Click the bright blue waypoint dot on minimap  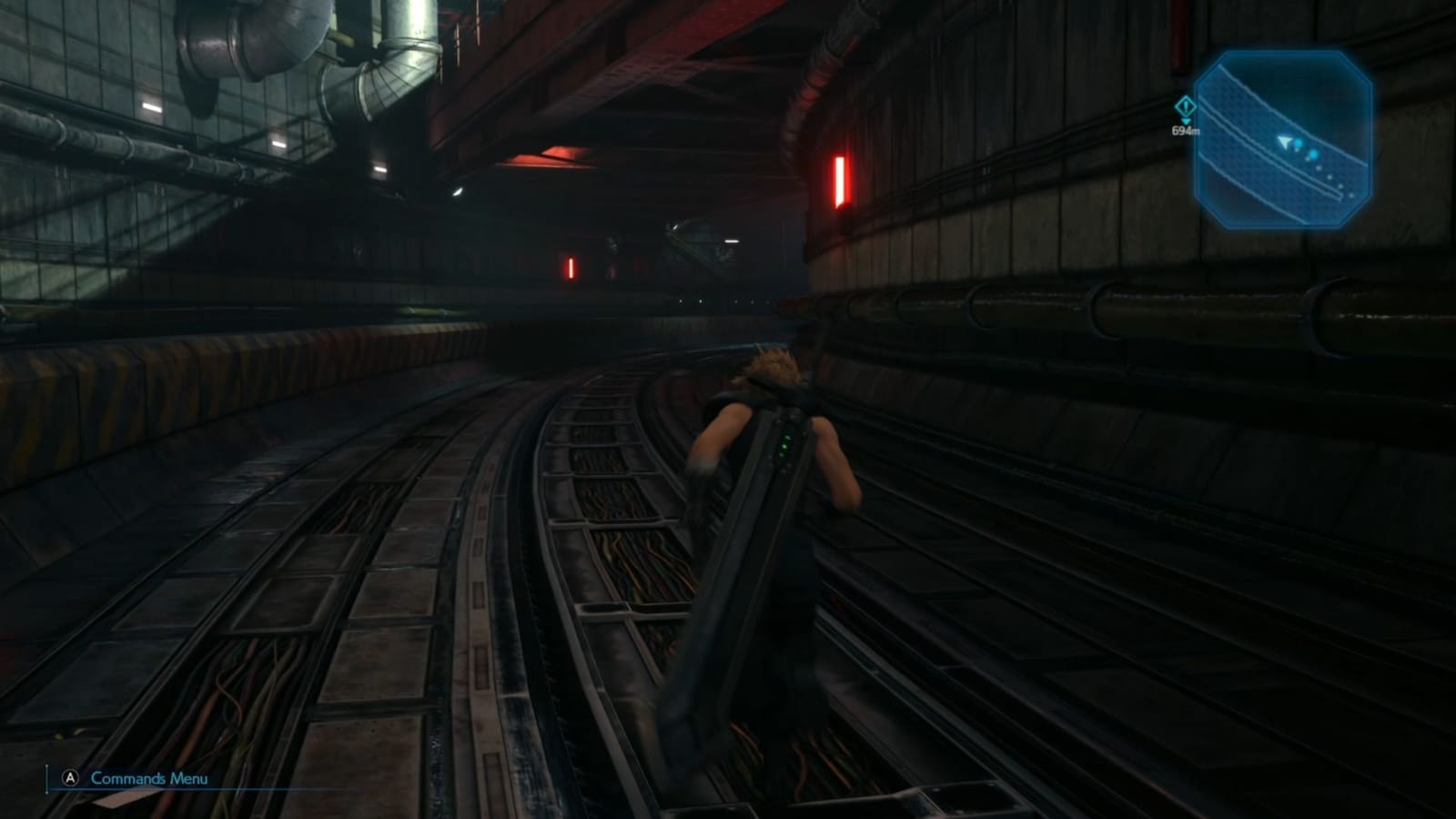(x=1311, y=154)
